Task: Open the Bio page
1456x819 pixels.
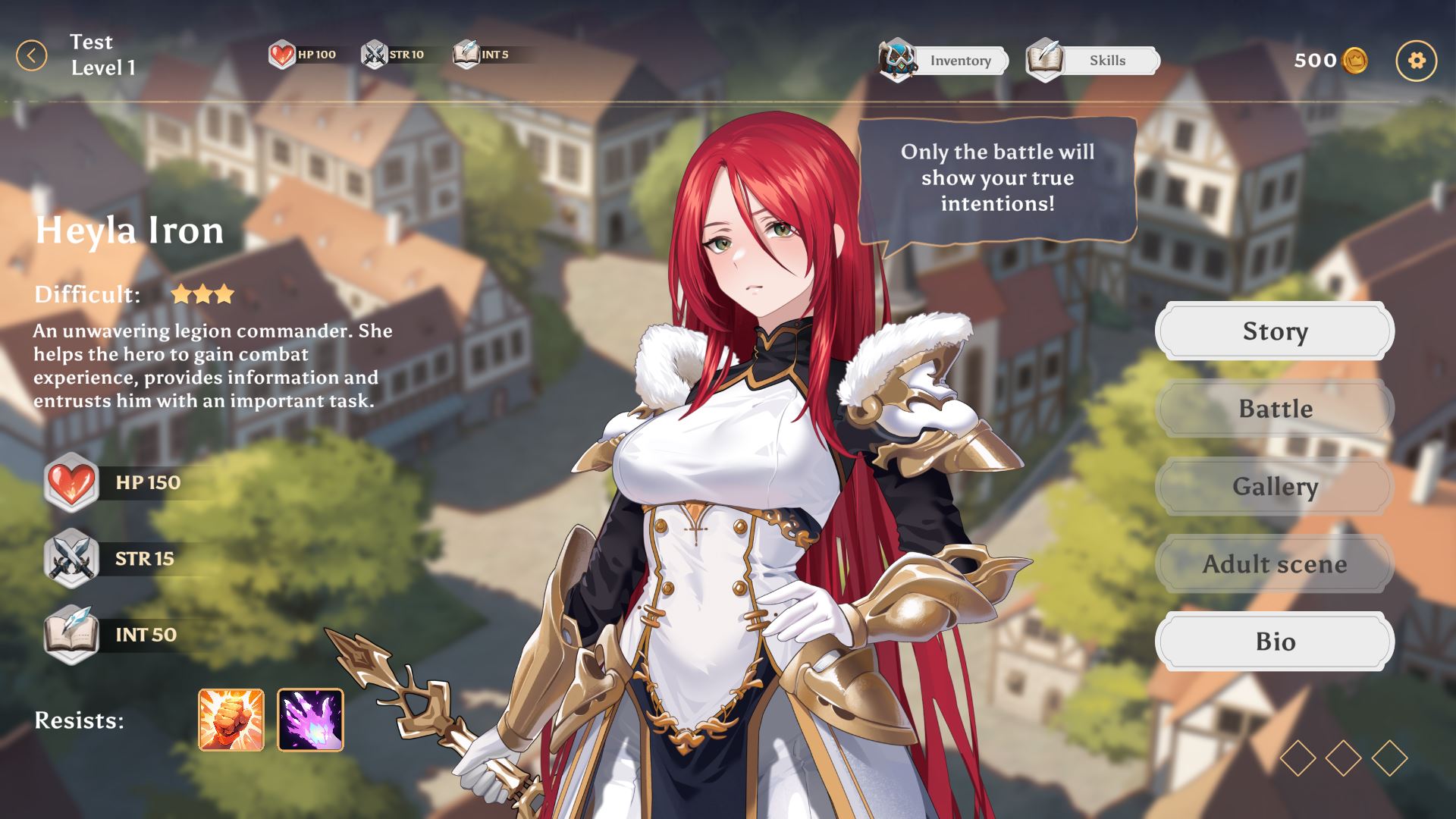Action: [x=1274, y=642]
